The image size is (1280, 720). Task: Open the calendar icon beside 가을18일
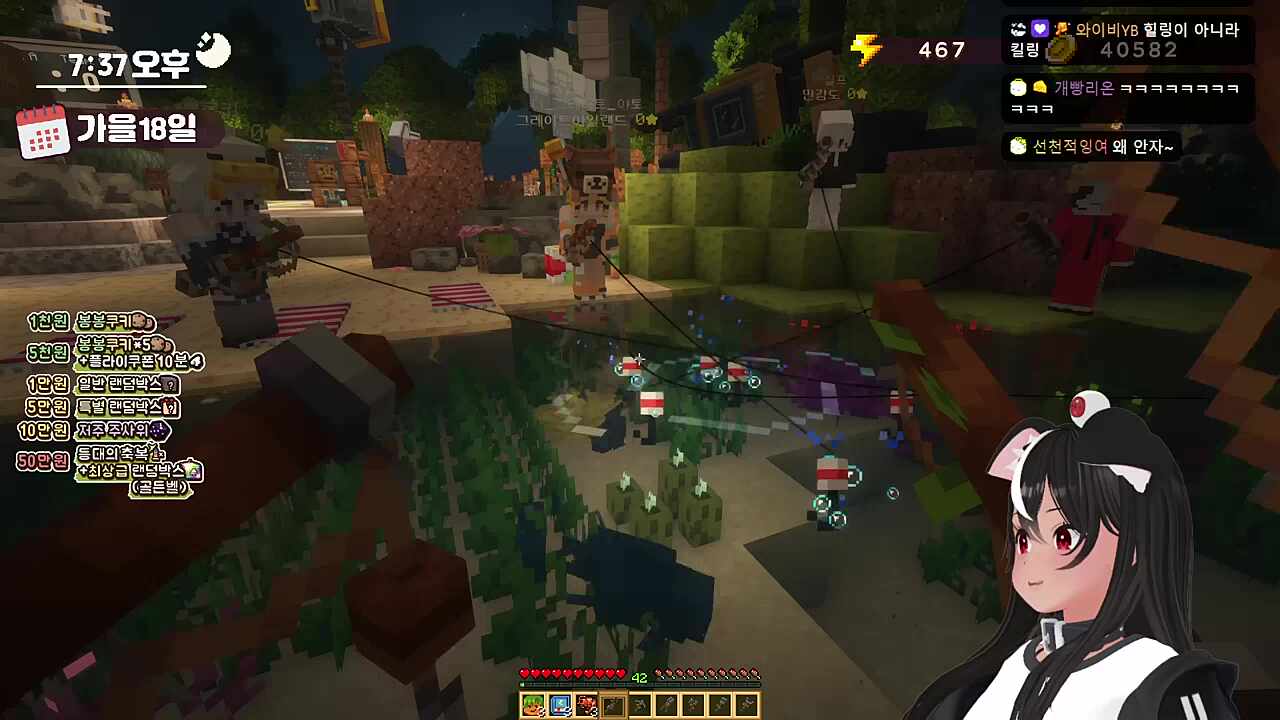(x=42, y=131)
